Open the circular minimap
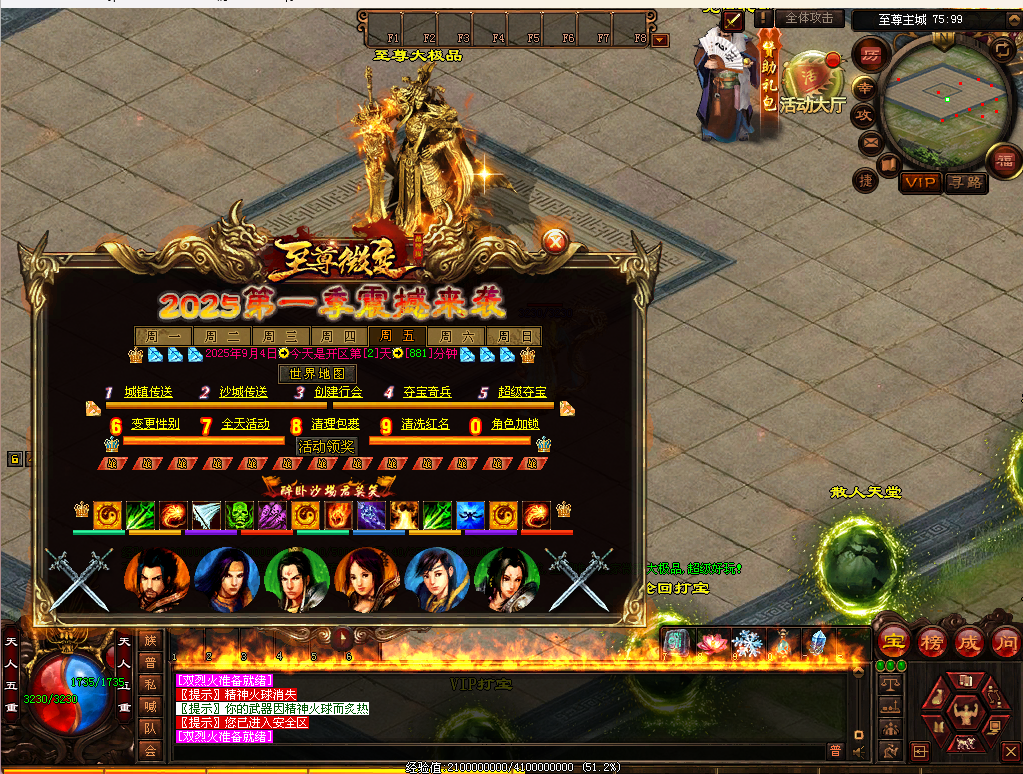 (946, 97)
